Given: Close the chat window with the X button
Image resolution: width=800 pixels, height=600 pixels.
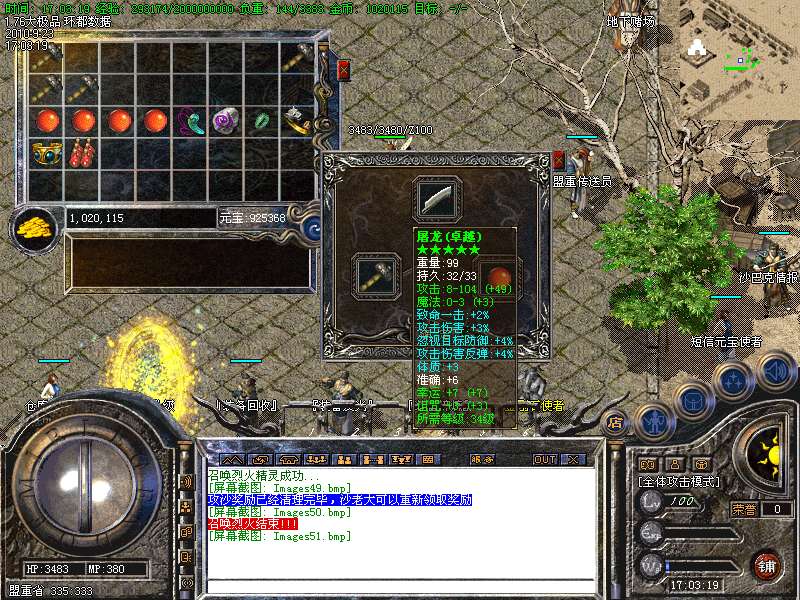Looking at the screenshot, I should (x=573, y=459).
